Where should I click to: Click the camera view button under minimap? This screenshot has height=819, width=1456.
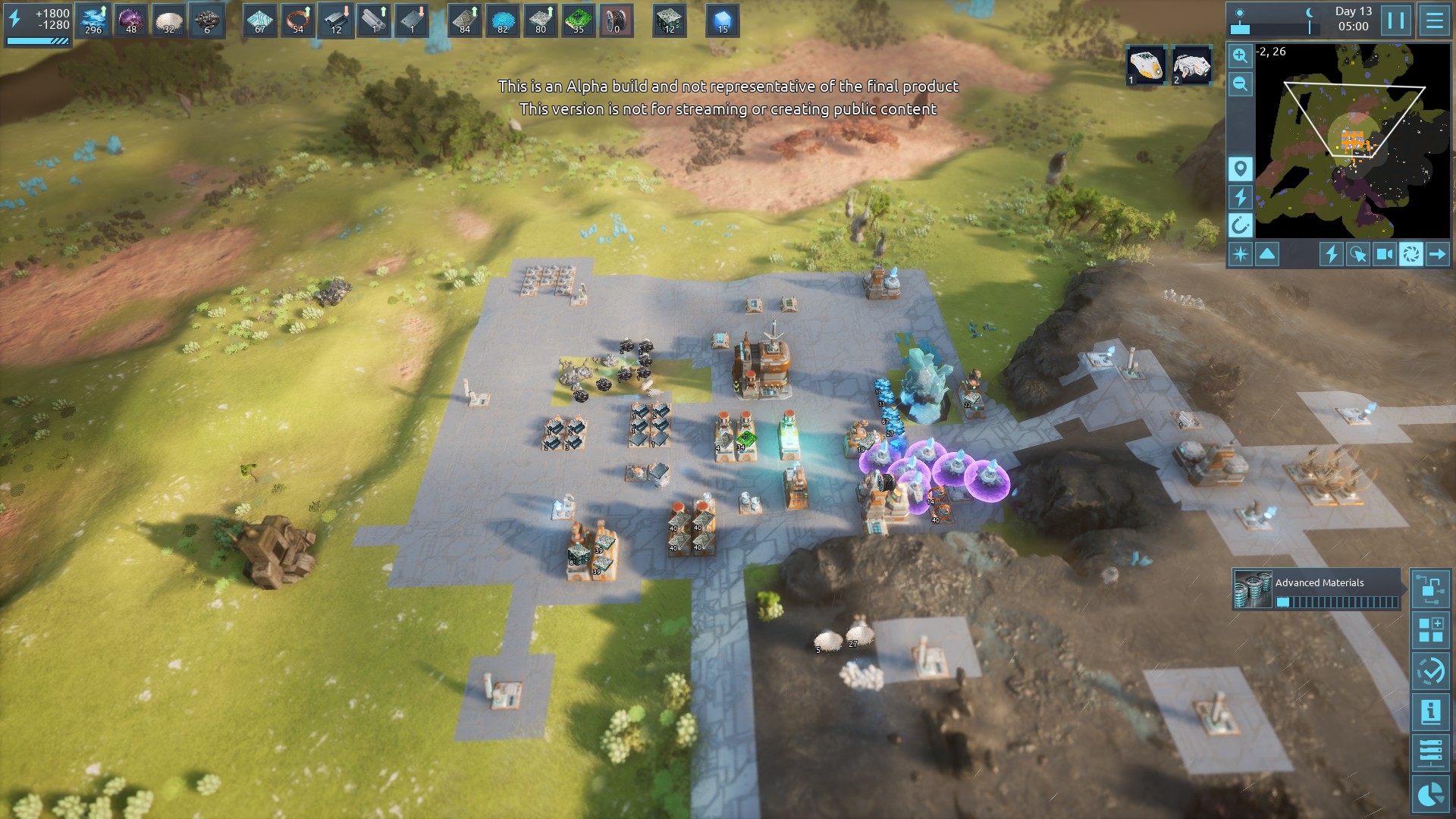pyautogui.click(x=1385, y=254)
